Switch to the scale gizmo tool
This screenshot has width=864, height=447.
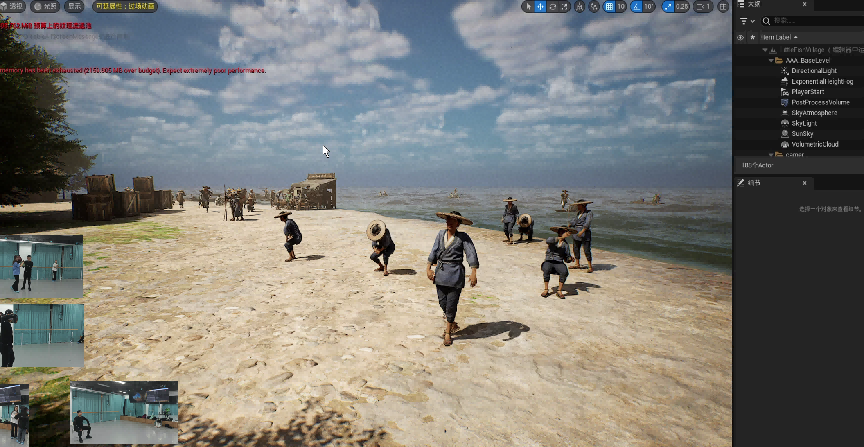[x=566, y=6]
